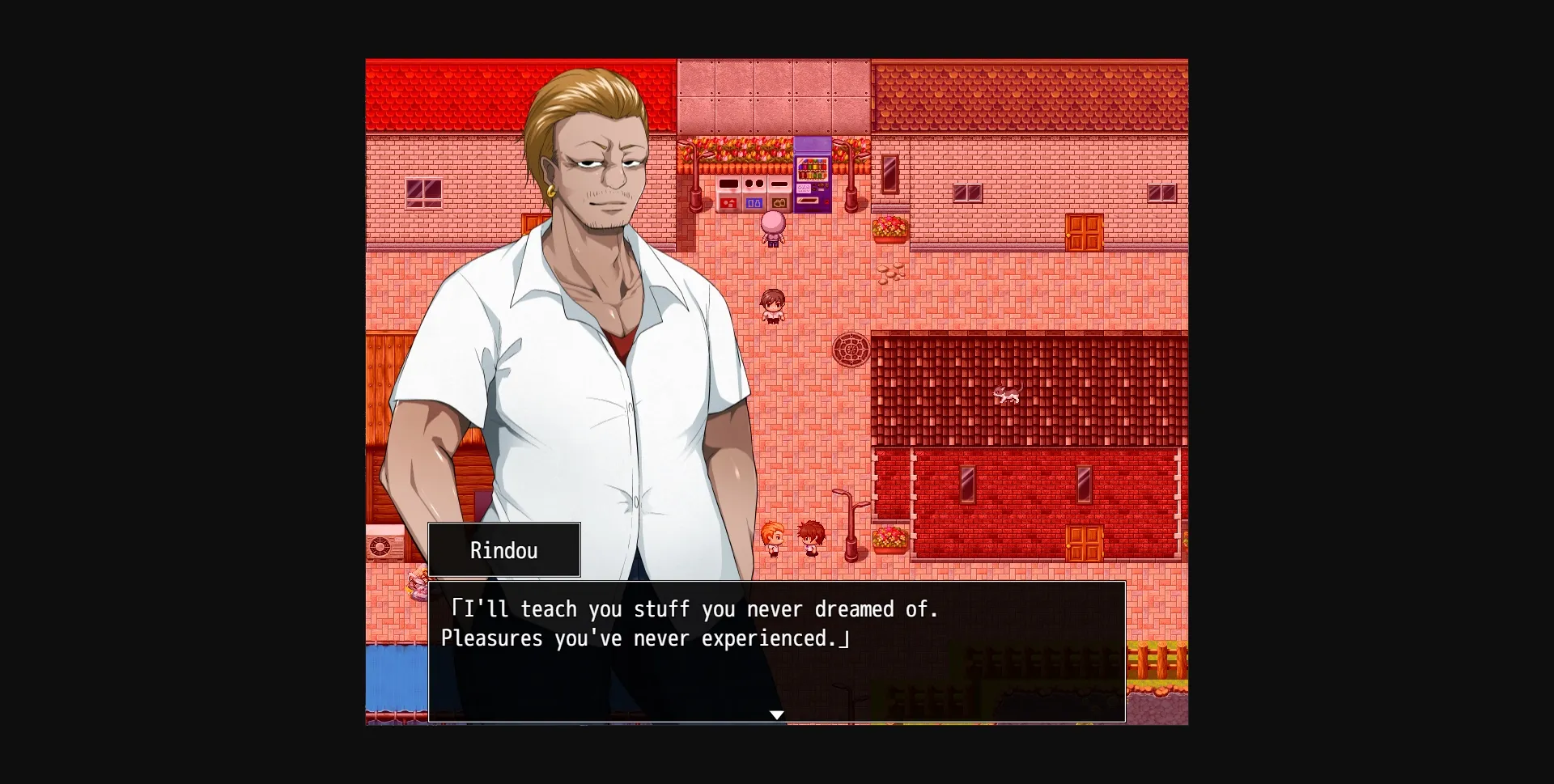This screenshot has height=784, width=1554.
Task: Advance the dialogue text box
Action: tap(775, 651)
